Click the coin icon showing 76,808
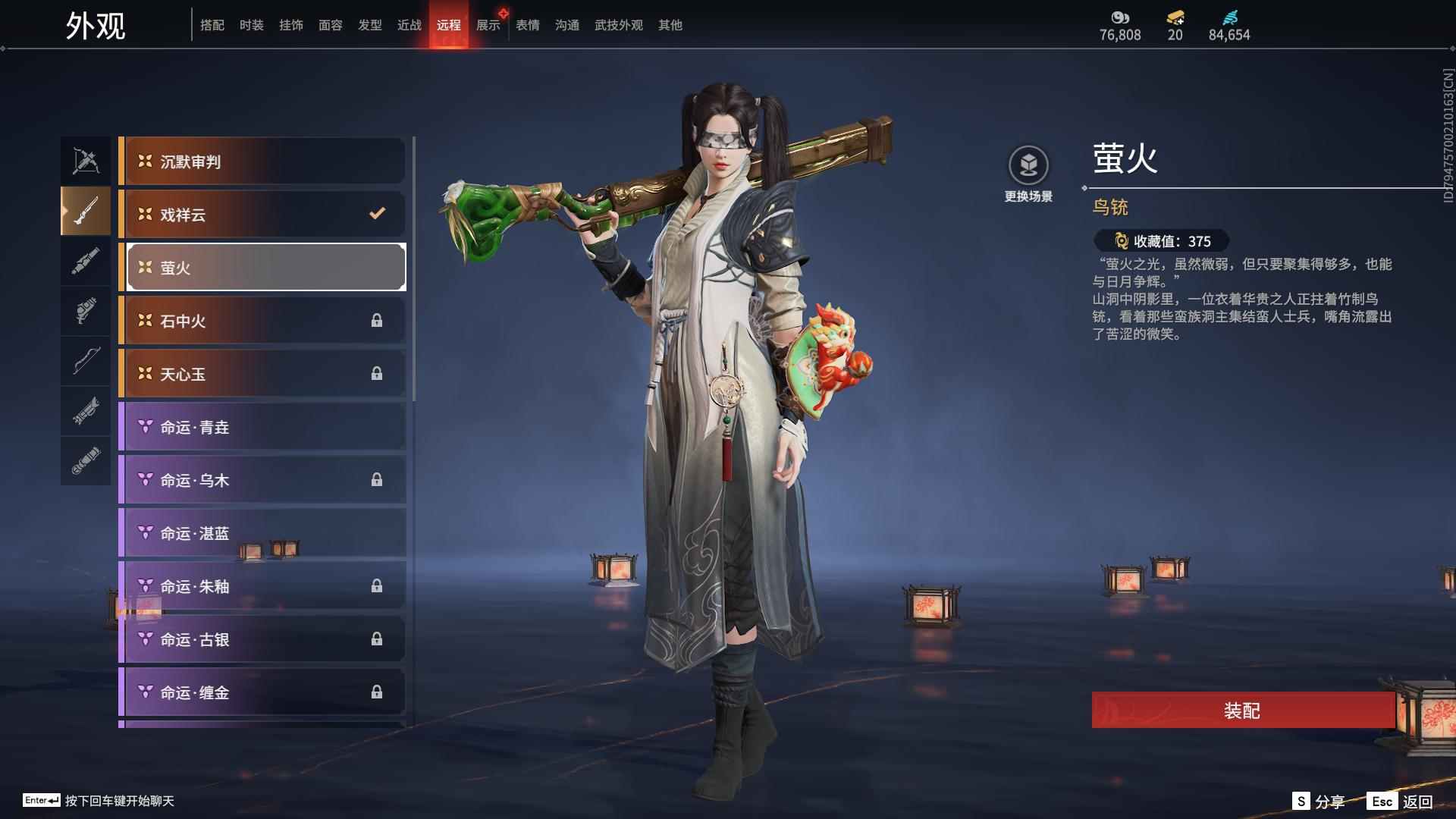The width and height of the screenshot is (1456, 819). click(1120, 17)
